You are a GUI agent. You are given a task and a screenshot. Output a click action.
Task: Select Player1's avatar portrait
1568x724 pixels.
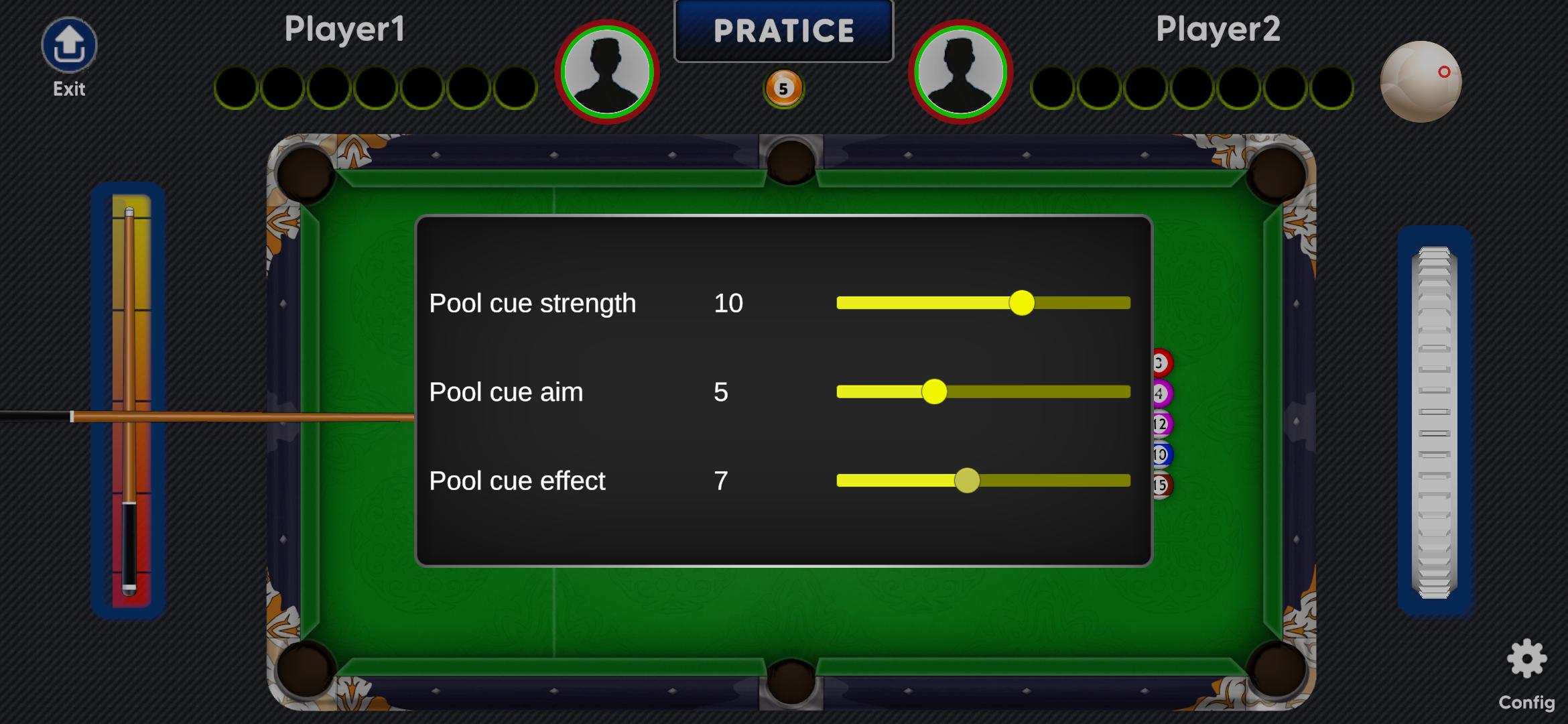coord(607,72)
